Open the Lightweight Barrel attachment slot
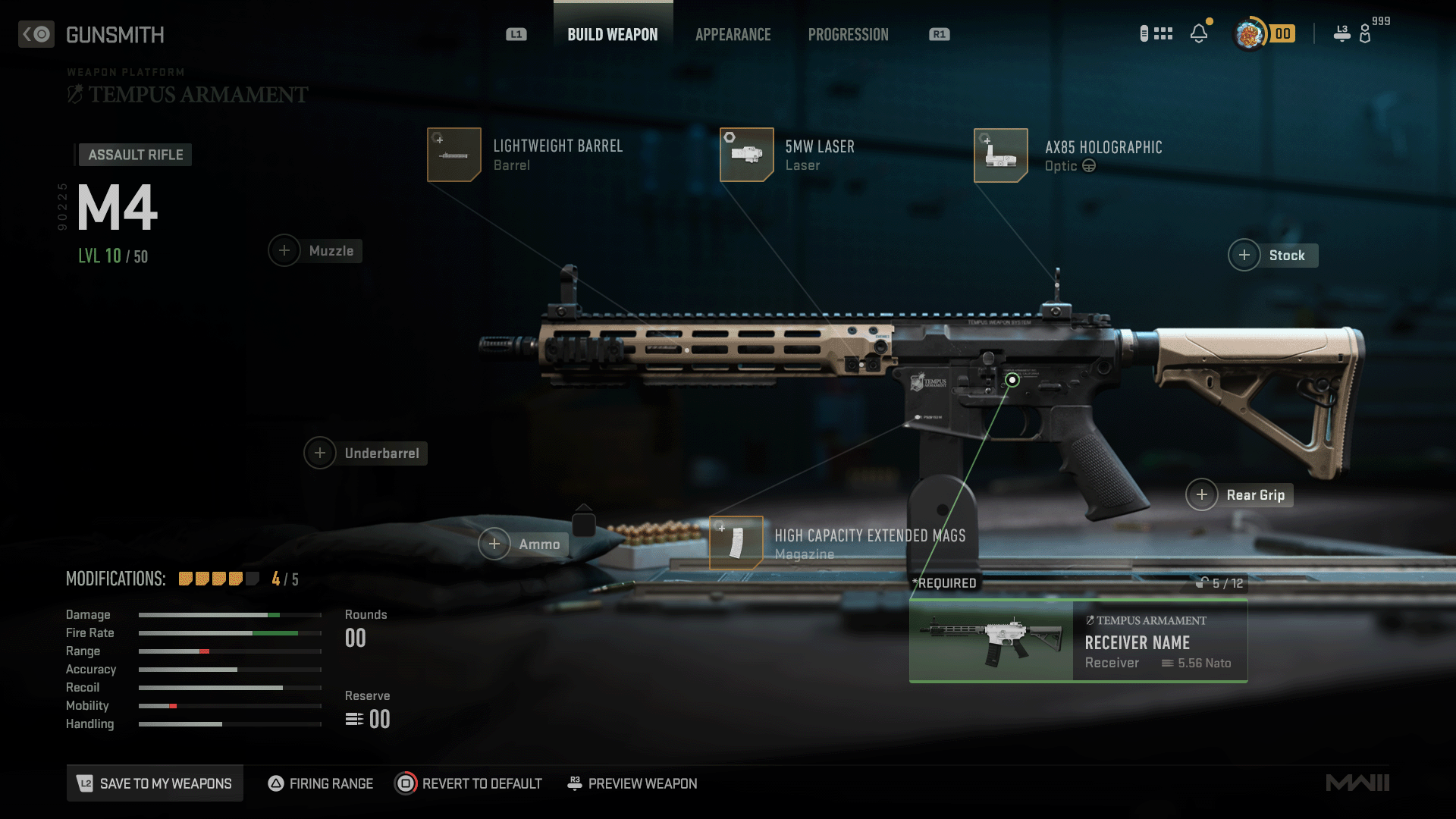The width and height of the screenshot is (1456, 819). point(454,155)
